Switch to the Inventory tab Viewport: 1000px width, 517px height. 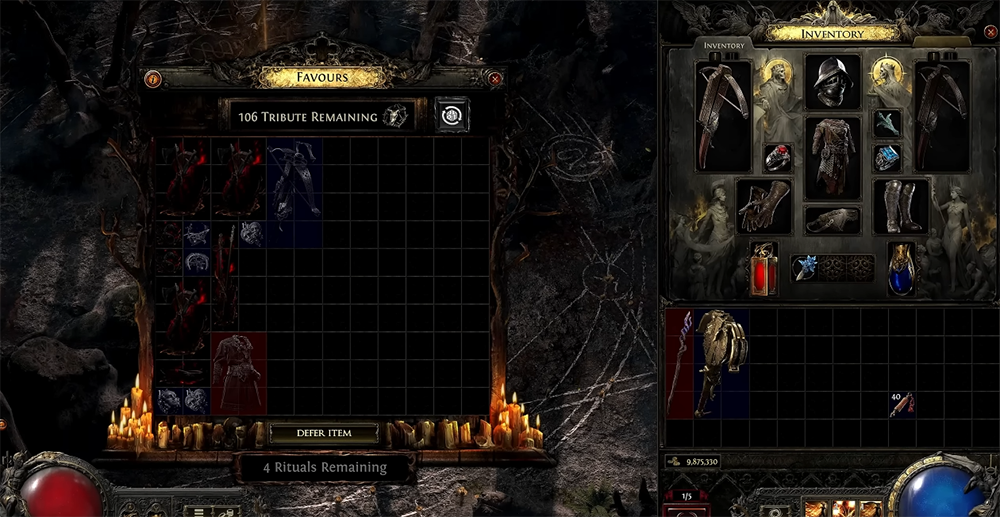(x=722, y=45)
